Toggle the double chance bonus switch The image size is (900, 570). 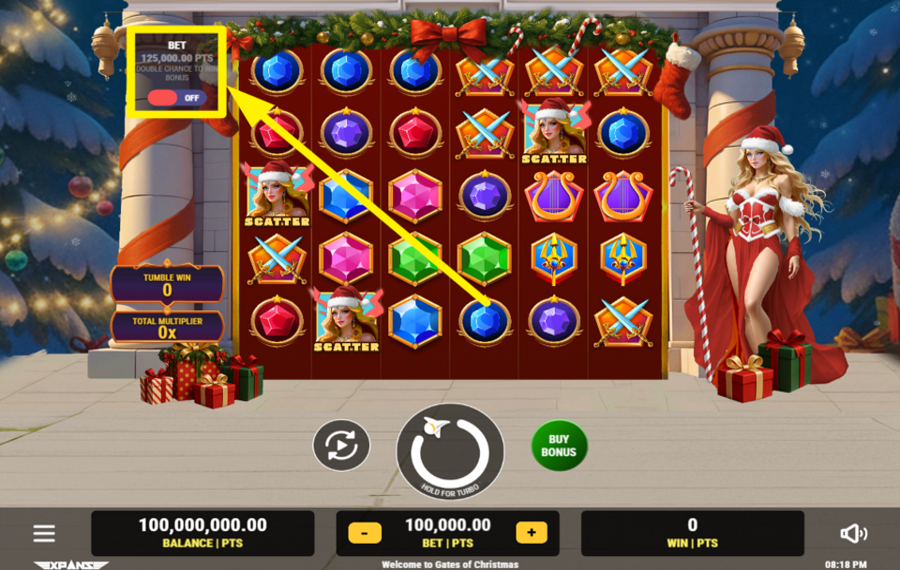tap(176, 98)
